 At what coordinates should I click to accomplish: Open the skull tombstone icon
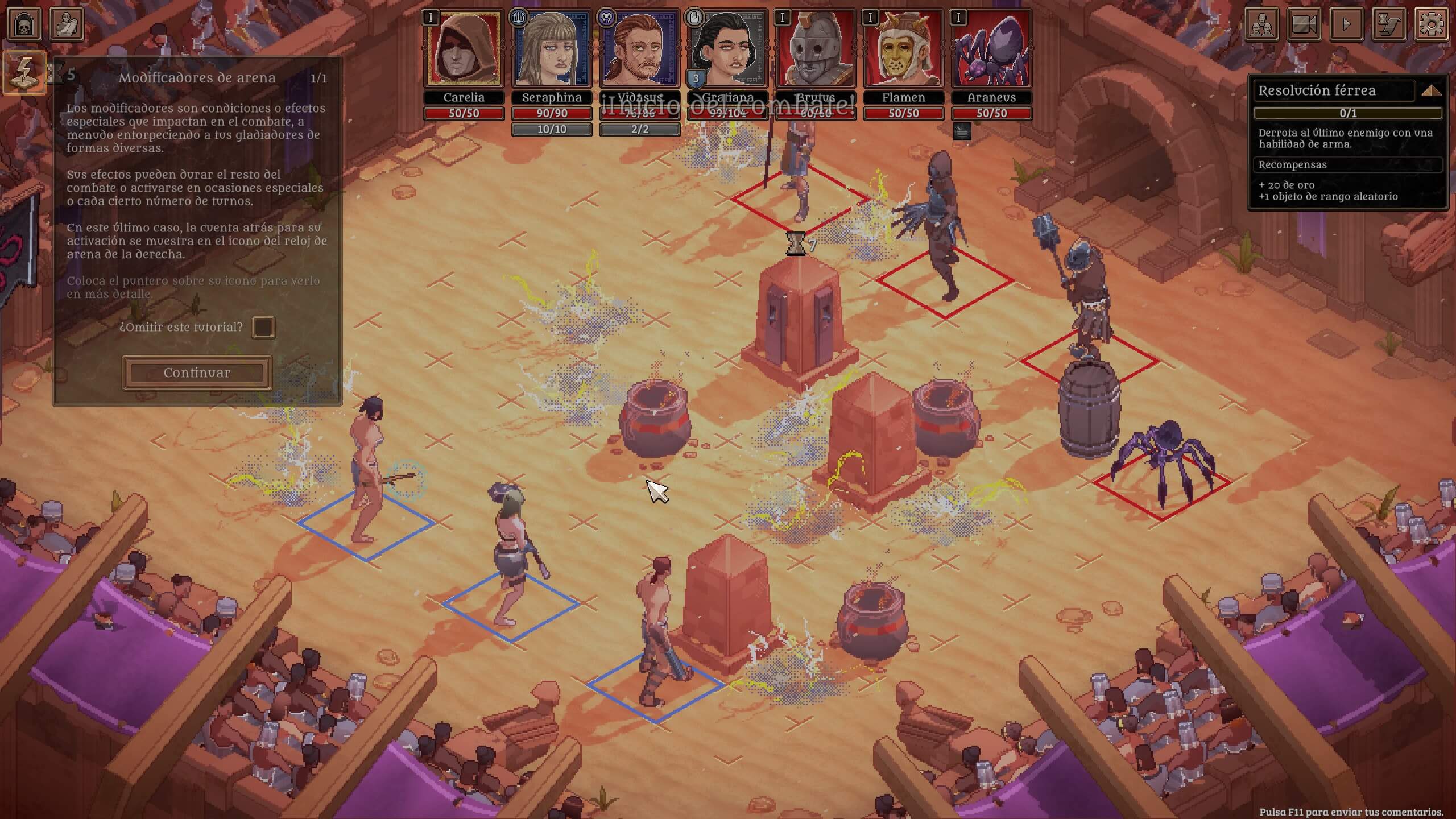(x=24, y=24)
